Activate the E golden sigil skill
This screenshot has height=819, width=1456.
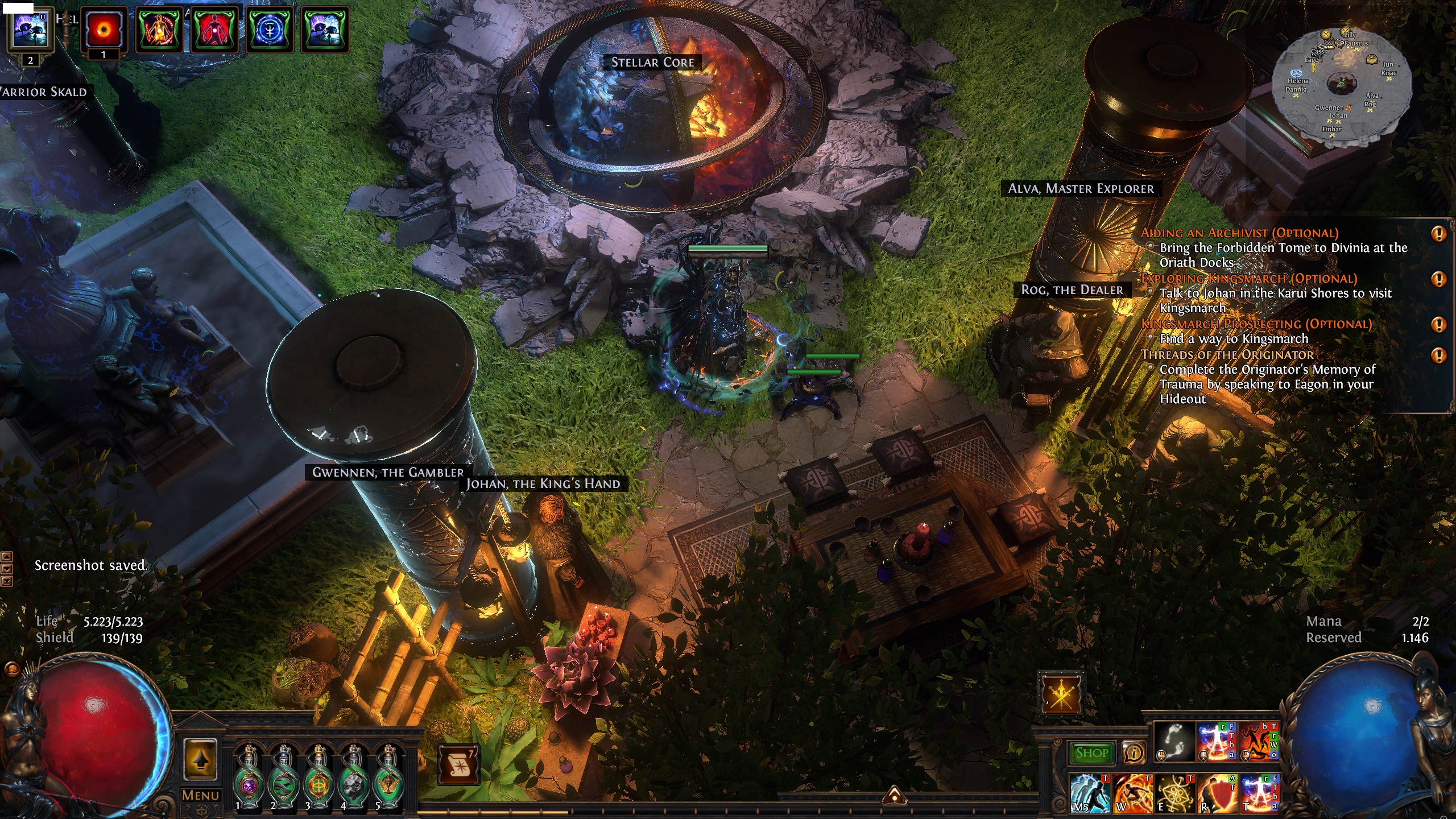coord(1175,793)
